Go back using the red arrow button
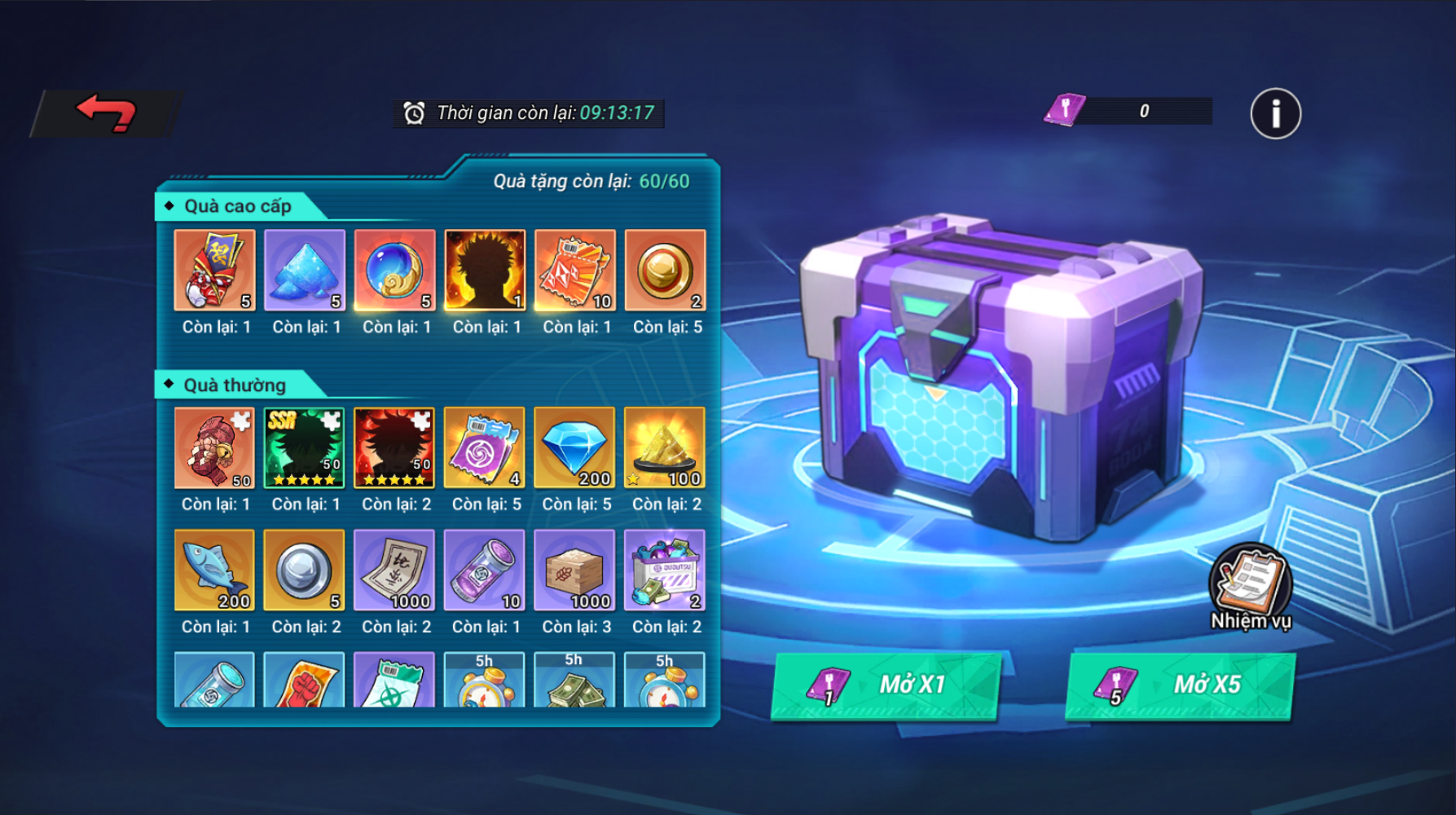This screenshot has width=1456, height=815. coord(106,113)
